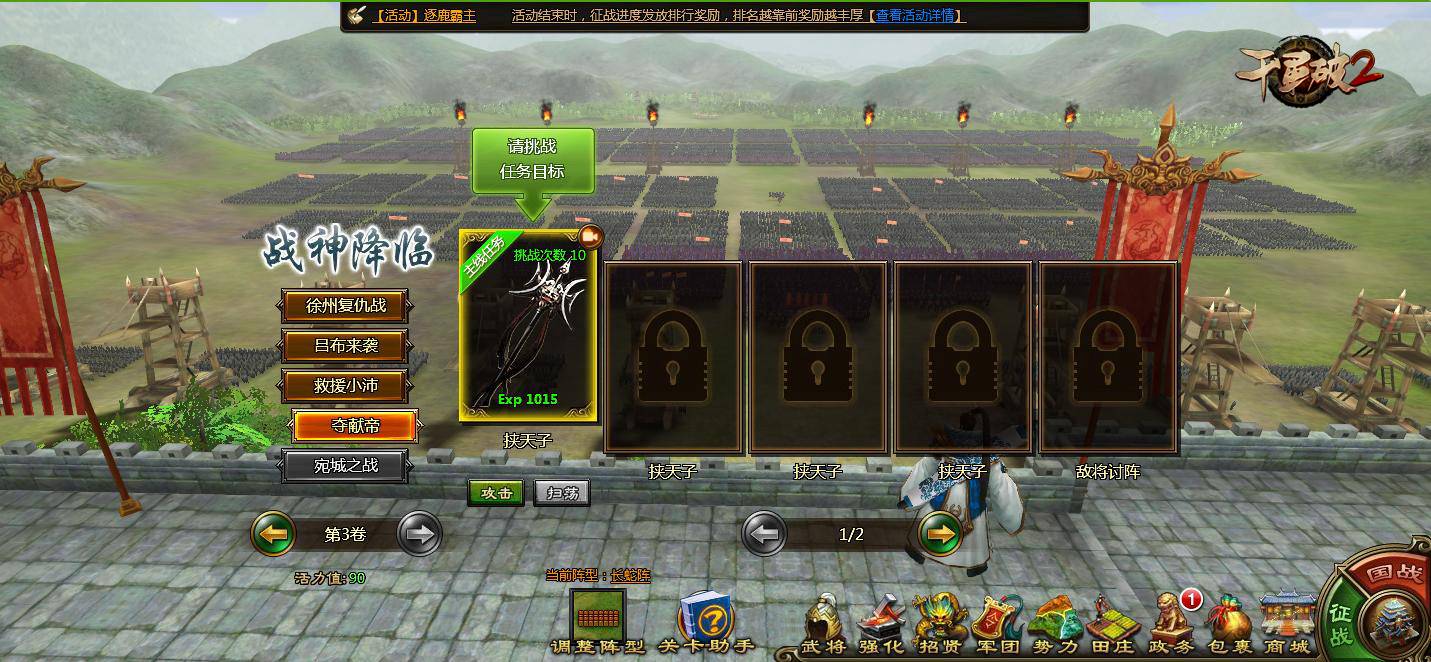Open the 武将 generals menu
This screenshot has height=662, width=1431.
824,622
